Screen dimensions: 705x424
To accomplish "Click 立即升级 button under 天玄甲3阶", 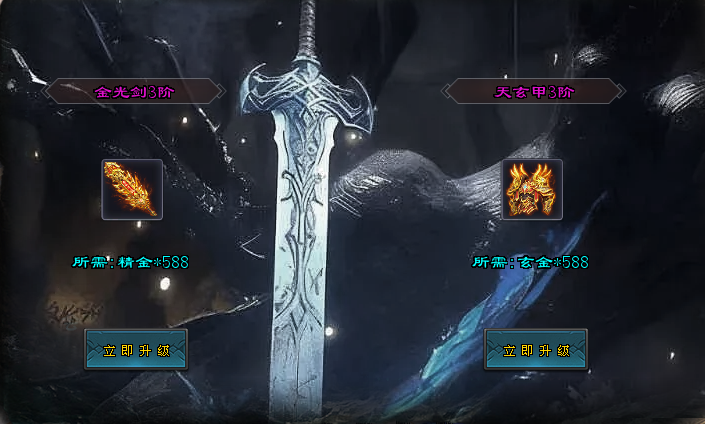I will point(535,350).
